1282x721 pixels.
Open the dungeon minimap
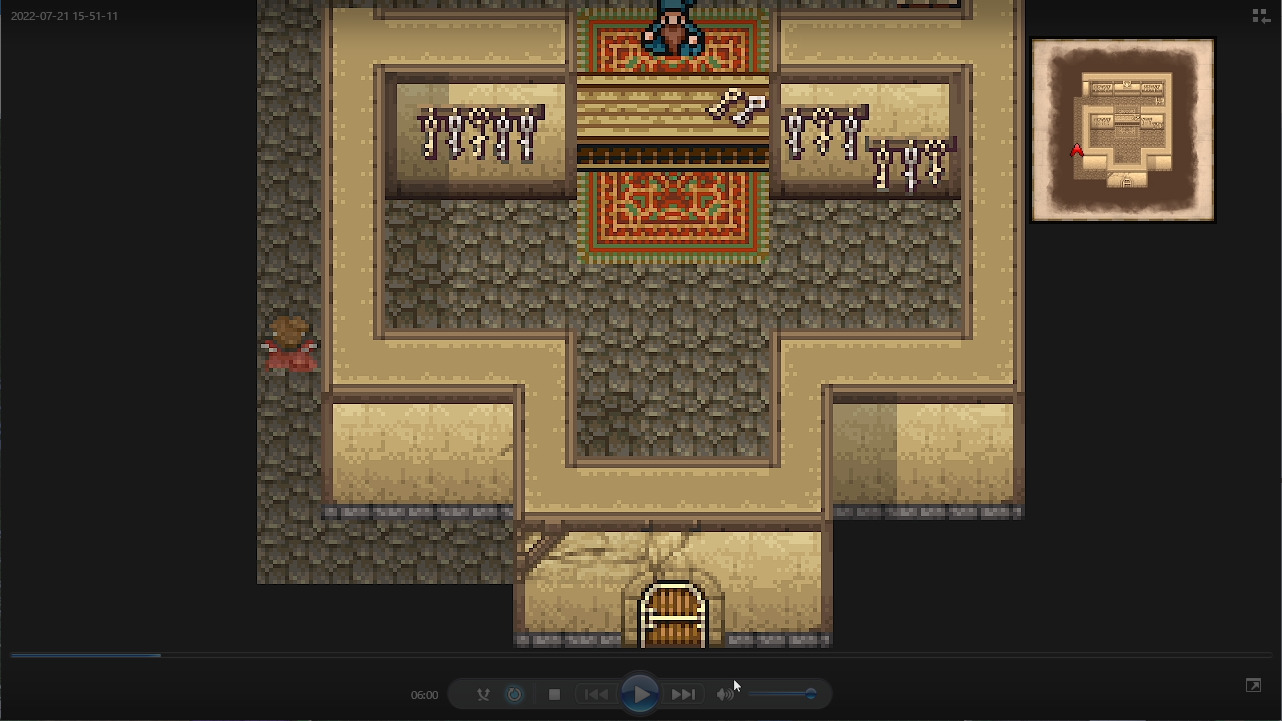click(1122, 130)
